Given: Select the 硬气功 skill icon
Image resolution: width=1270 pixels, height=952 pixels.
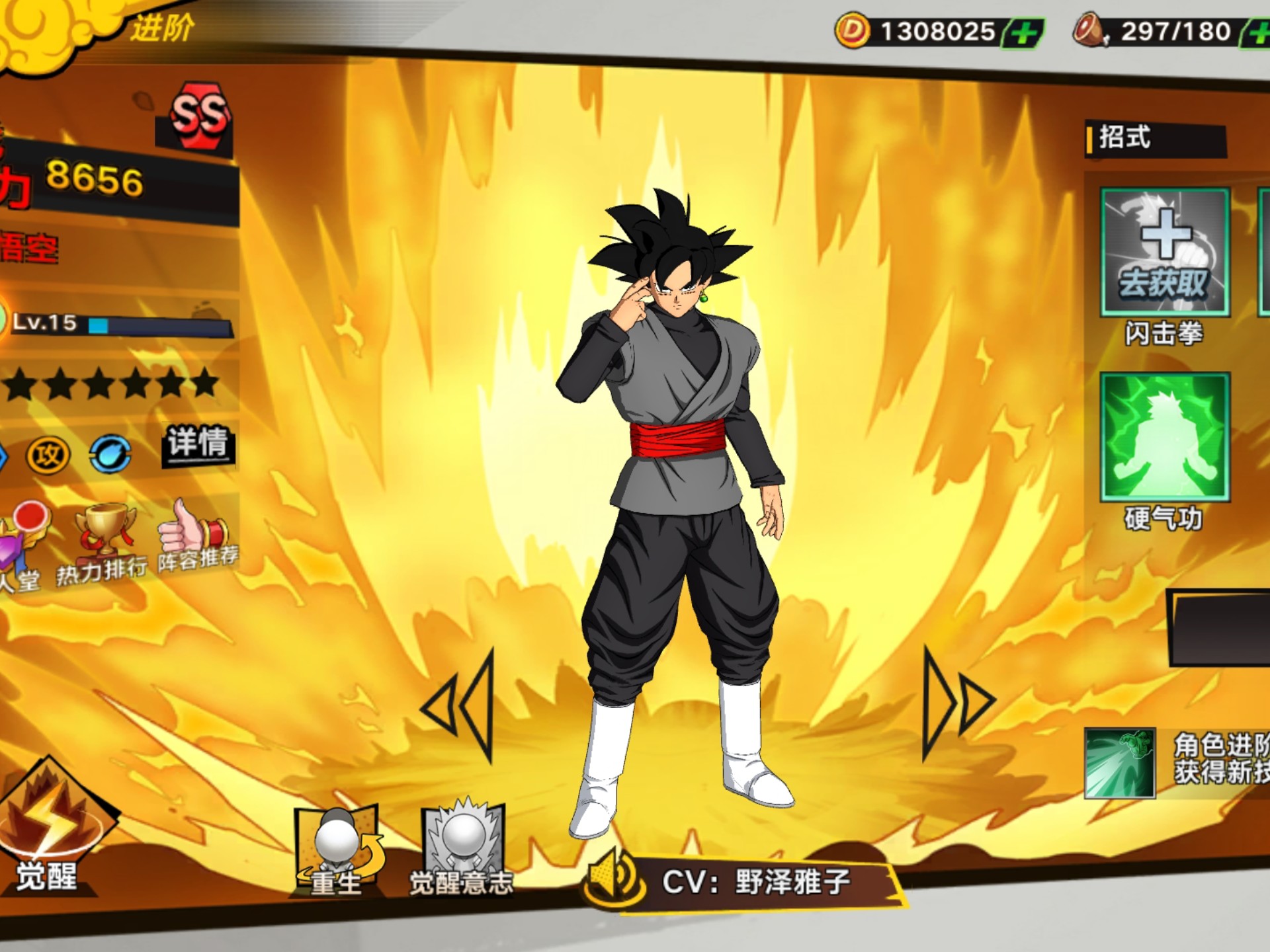Looking at the screenshot, I should click(1164, 437).
